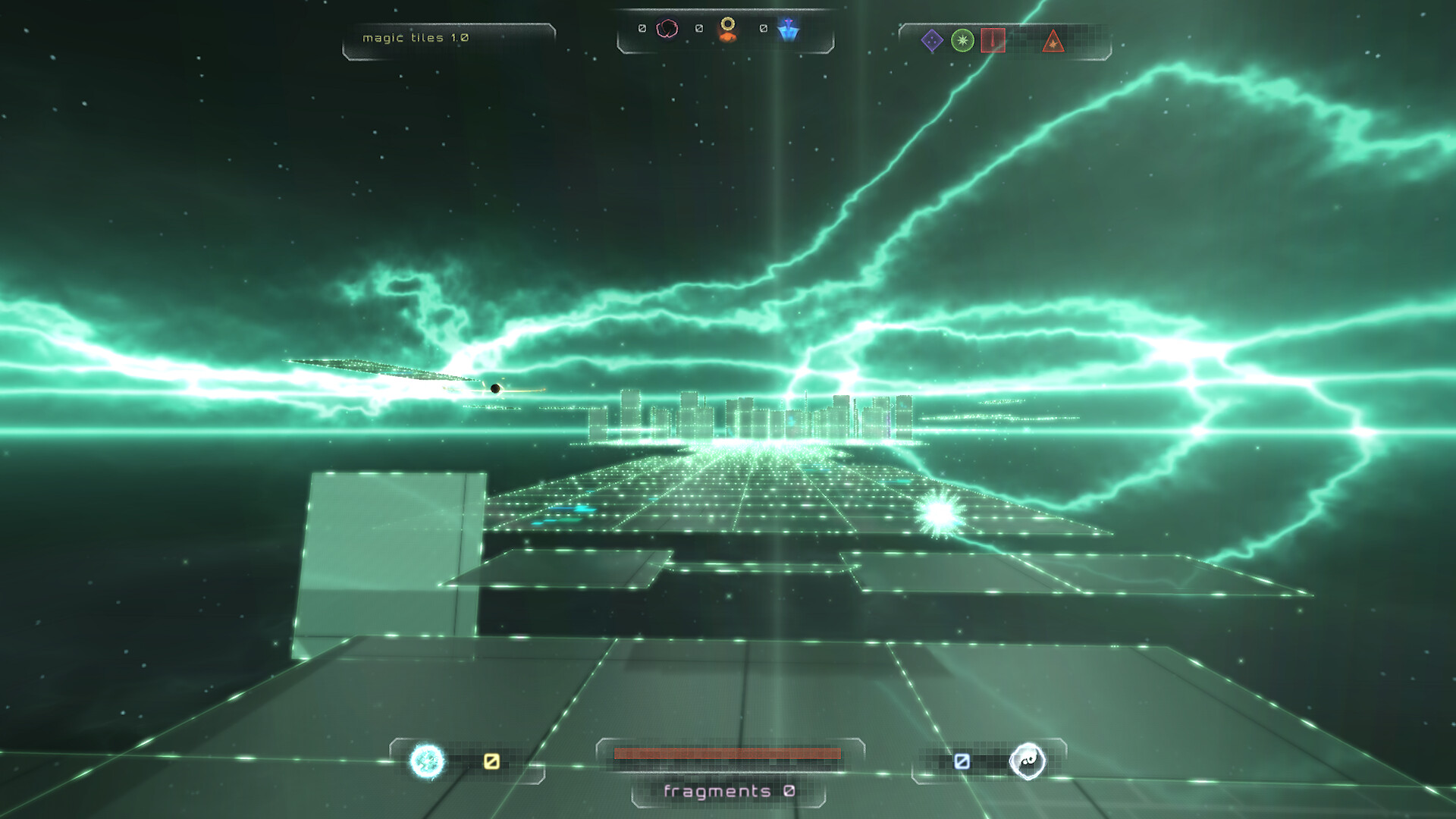Expand the fragments info panel
This screenshot has width=1456, height=819.
[728, 792]
